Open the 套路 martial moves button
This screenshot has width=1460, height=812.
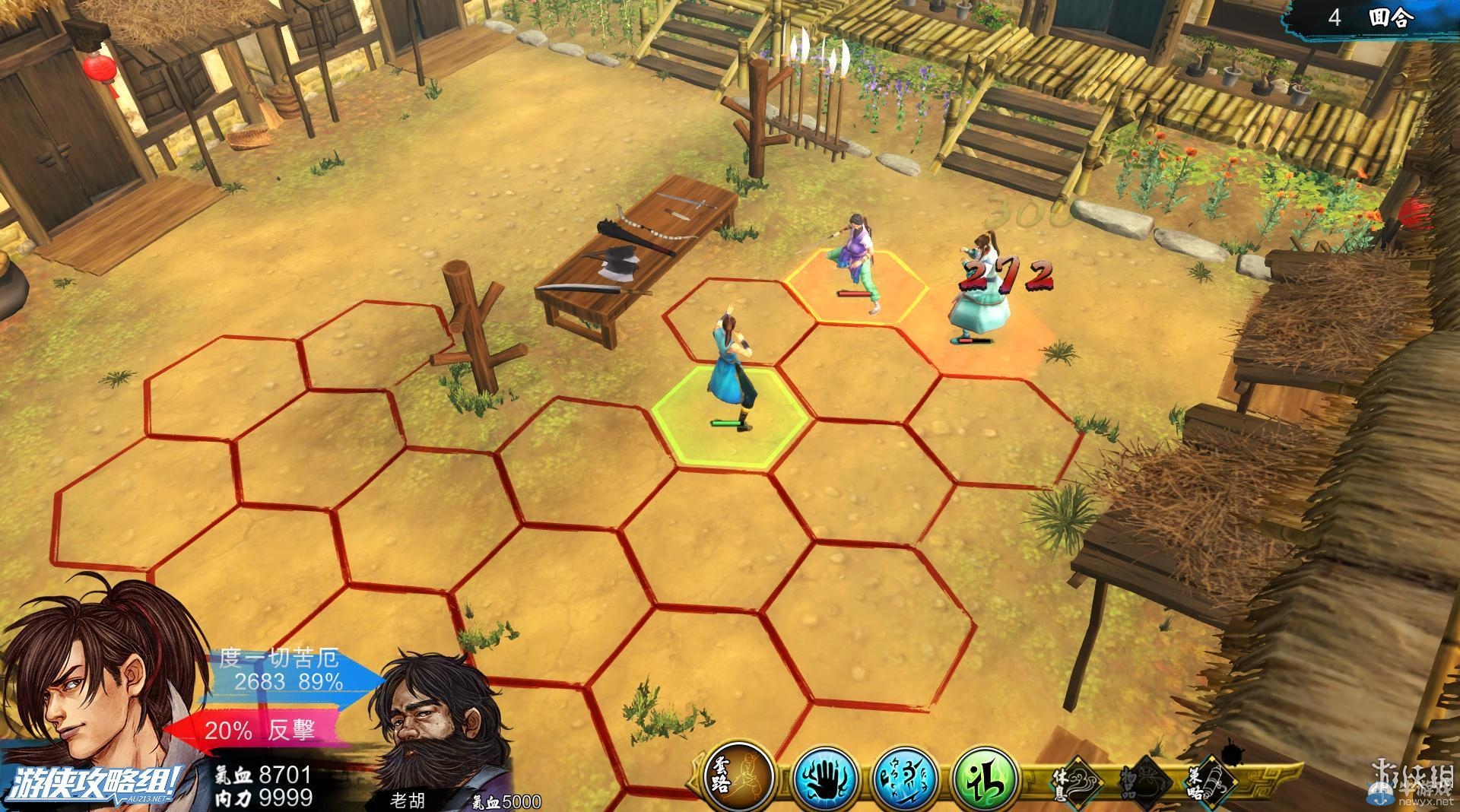click(739, 777)
